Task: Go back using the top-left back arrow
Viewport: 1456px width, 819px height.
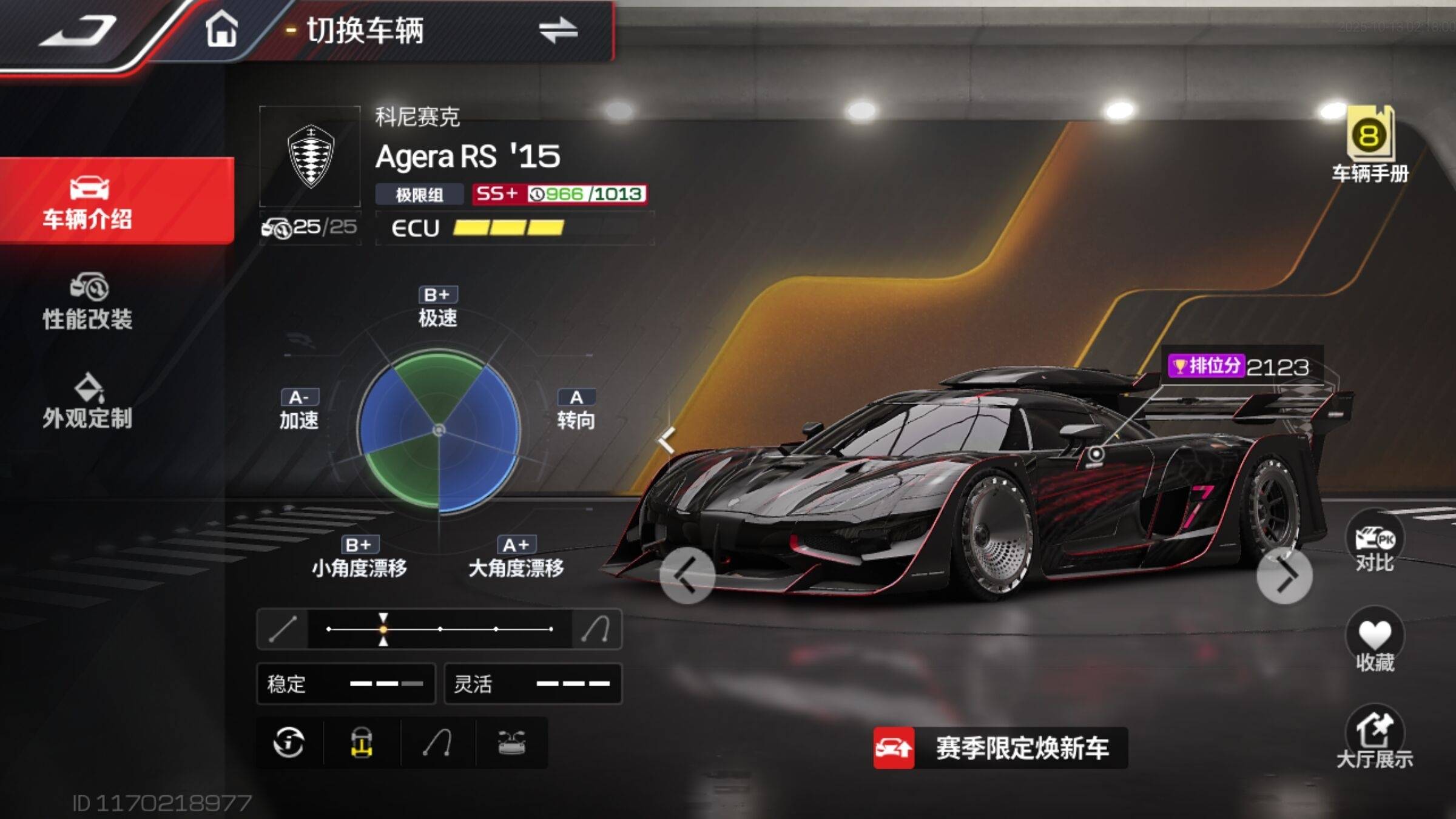Action: point(79,30)
